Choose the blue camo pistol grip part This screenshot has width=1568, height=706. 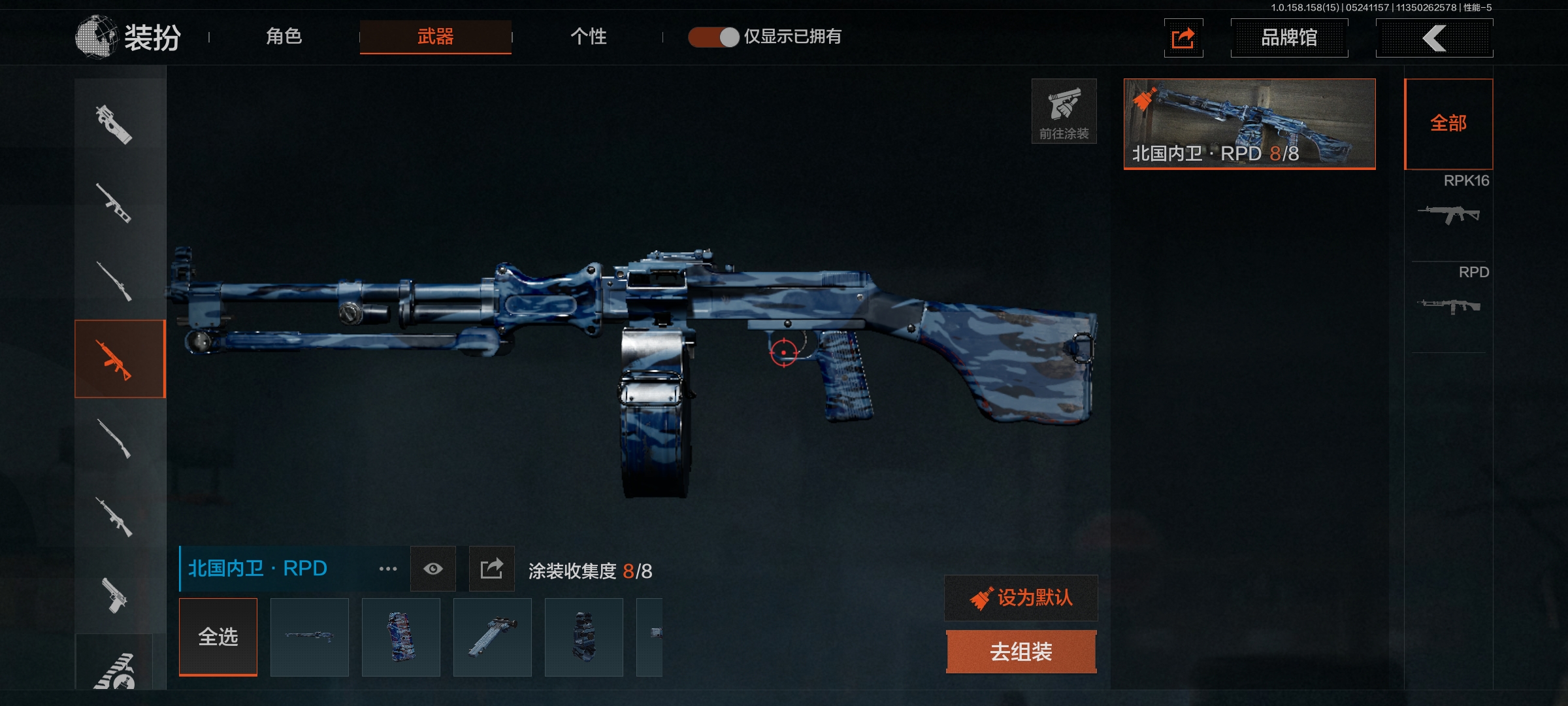(x=401, y=637)
